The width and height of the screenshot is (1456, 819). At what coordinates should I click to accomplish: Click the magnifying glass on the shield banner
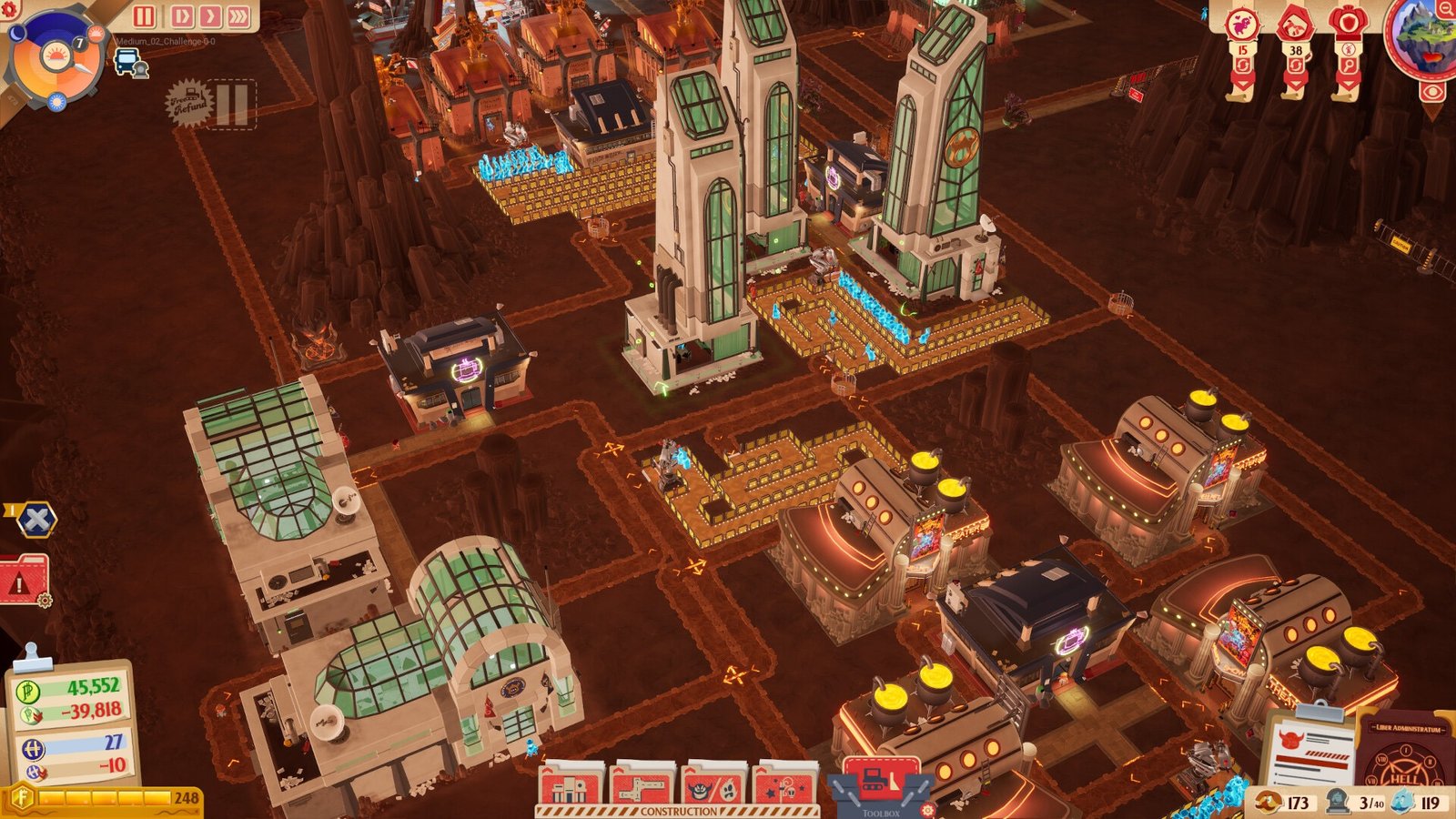1350,66
